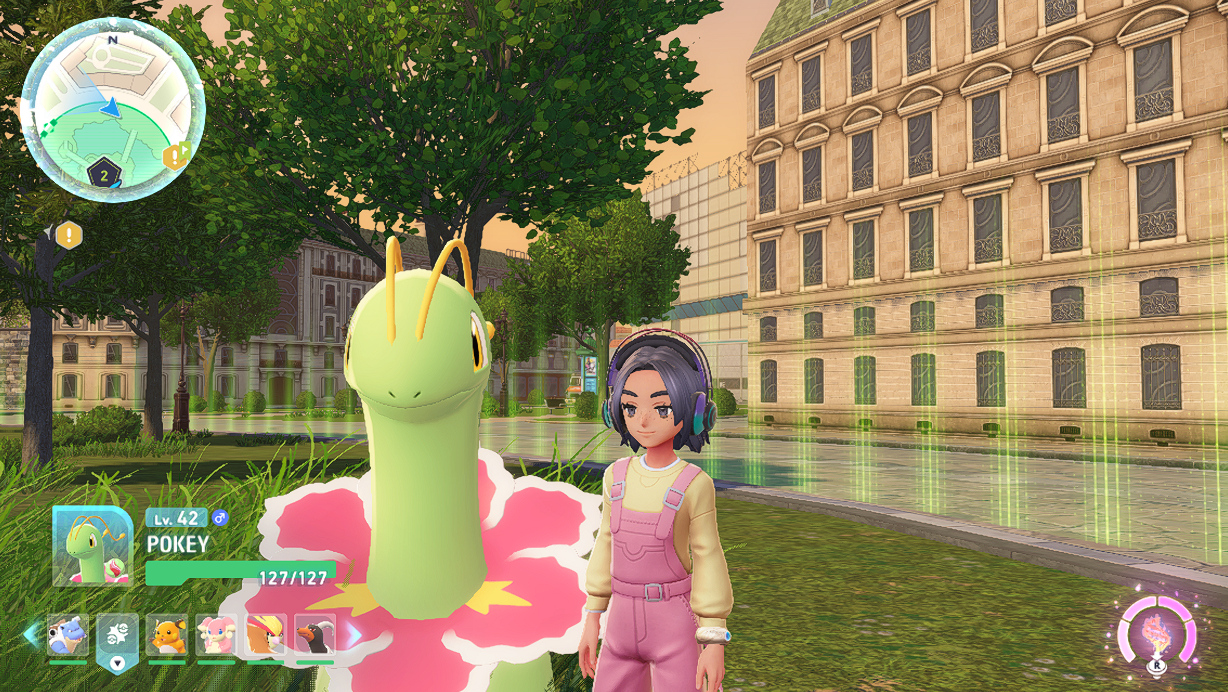Screen dimensions: 1228x692
Task: Select the highlighted Poké Ball slot in party
Action: point(117,635)
